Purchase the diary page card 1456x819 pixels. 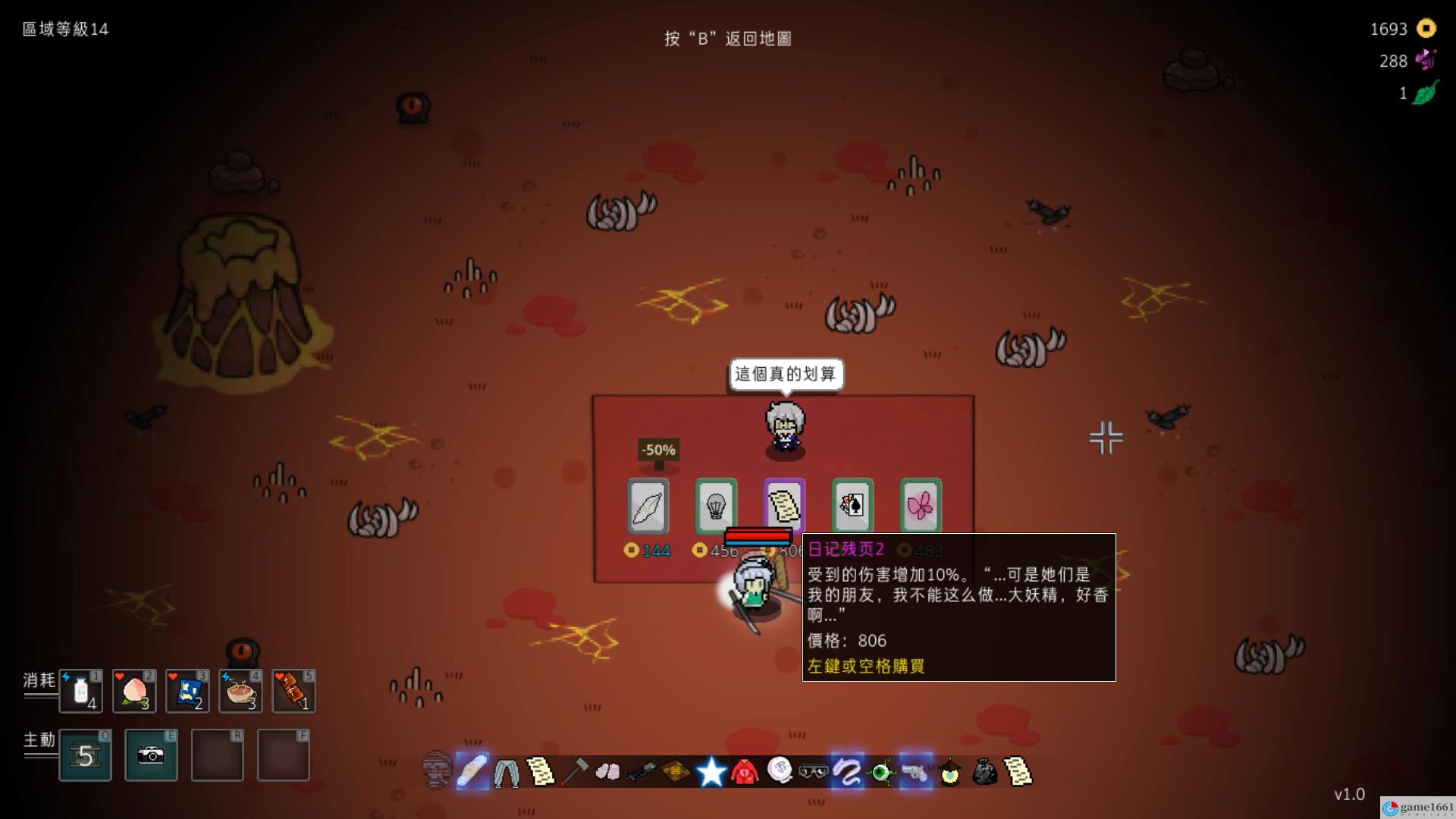coord(784,504)
